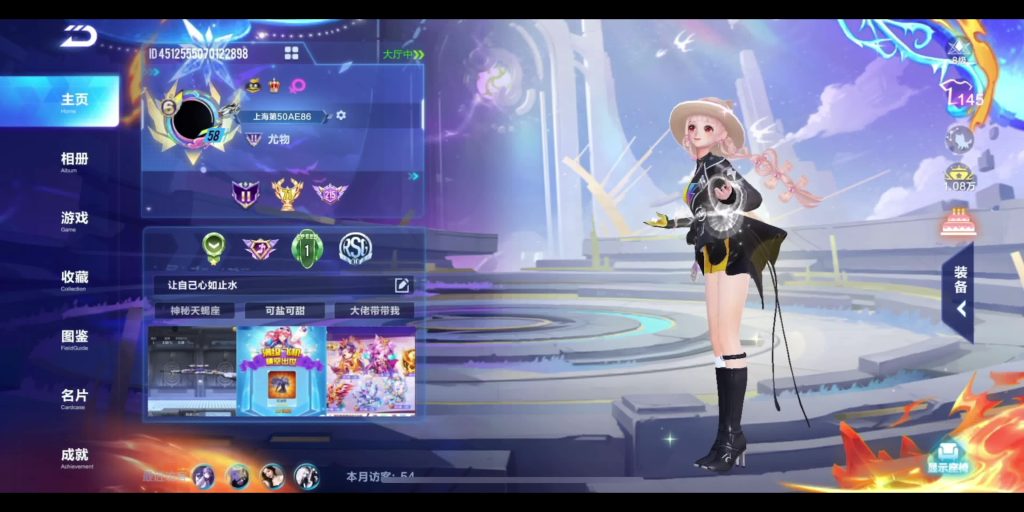Click the birthday cake icon

[958, 220]
